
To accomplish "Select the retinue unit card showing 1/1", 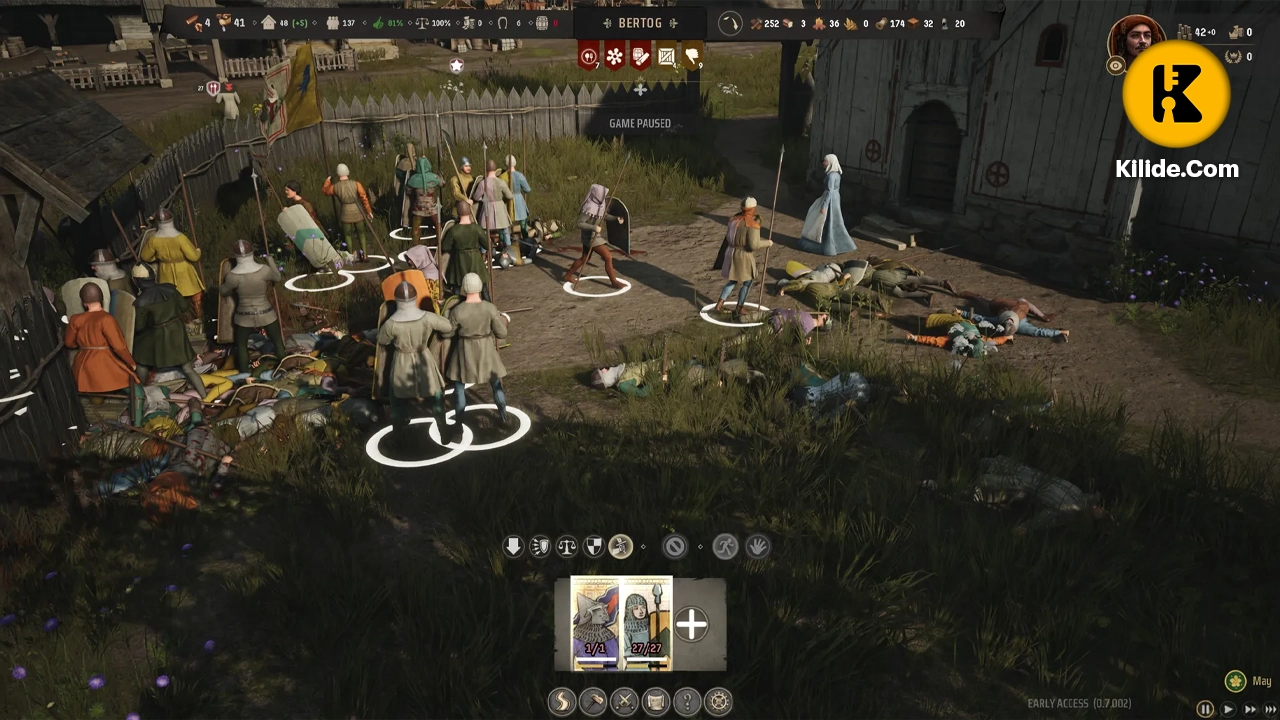I will pos(596,623).
